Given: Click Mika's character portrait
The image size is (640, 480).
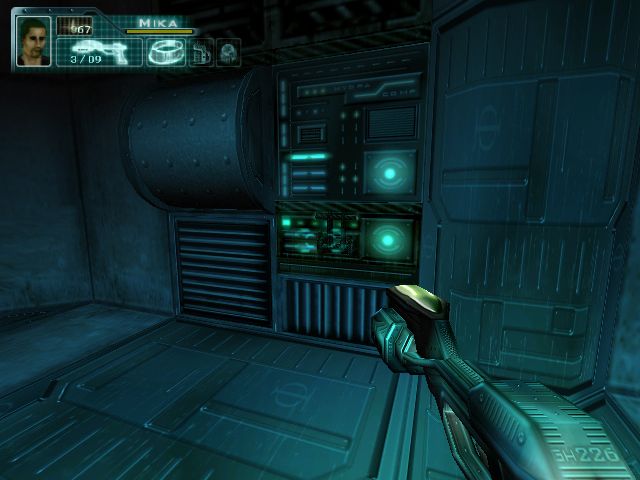Looking at the screenshot, I should click(33, 42).
